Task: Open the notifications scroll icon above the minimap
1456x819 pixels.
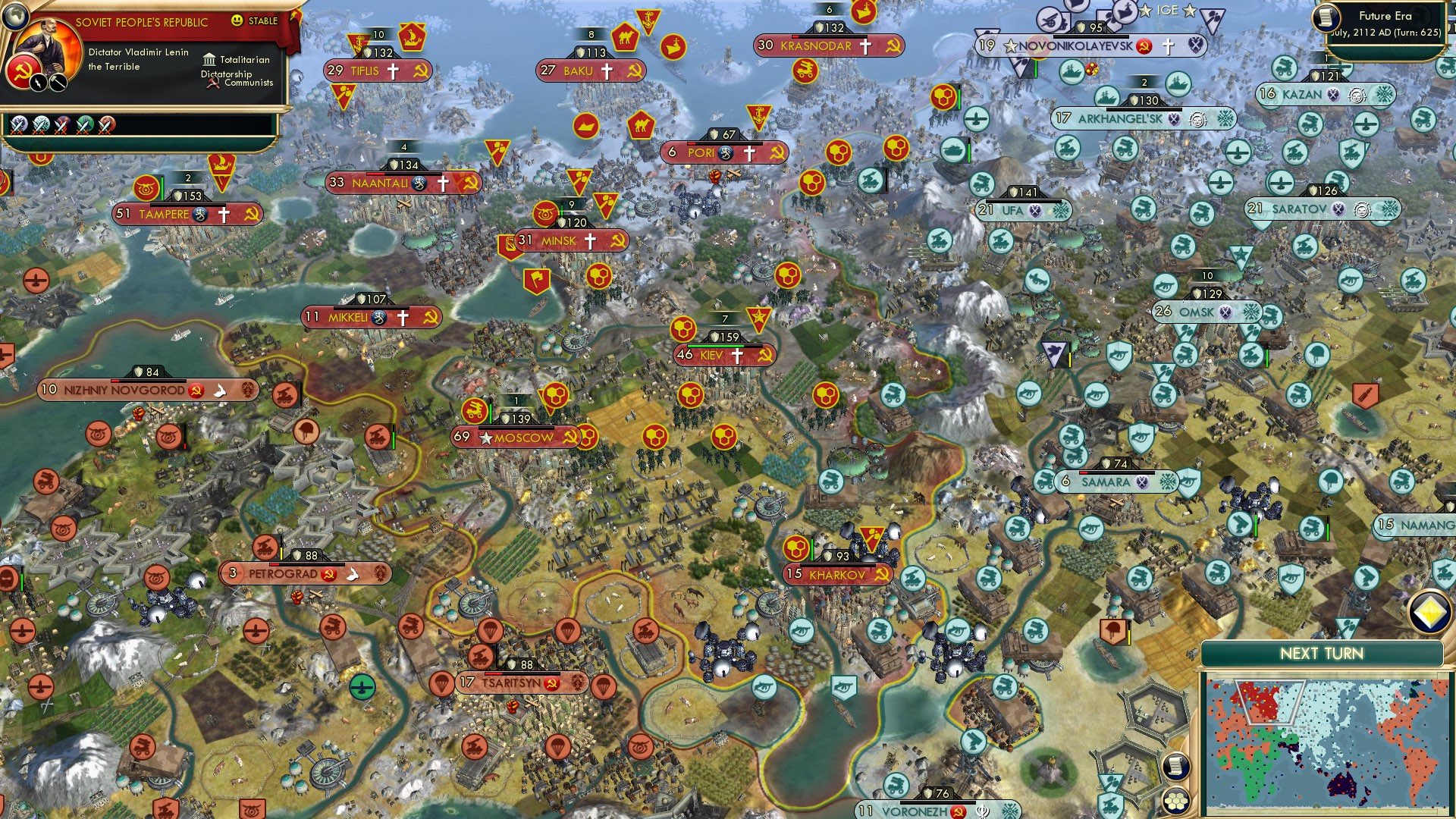Action: click(1176, 767)
